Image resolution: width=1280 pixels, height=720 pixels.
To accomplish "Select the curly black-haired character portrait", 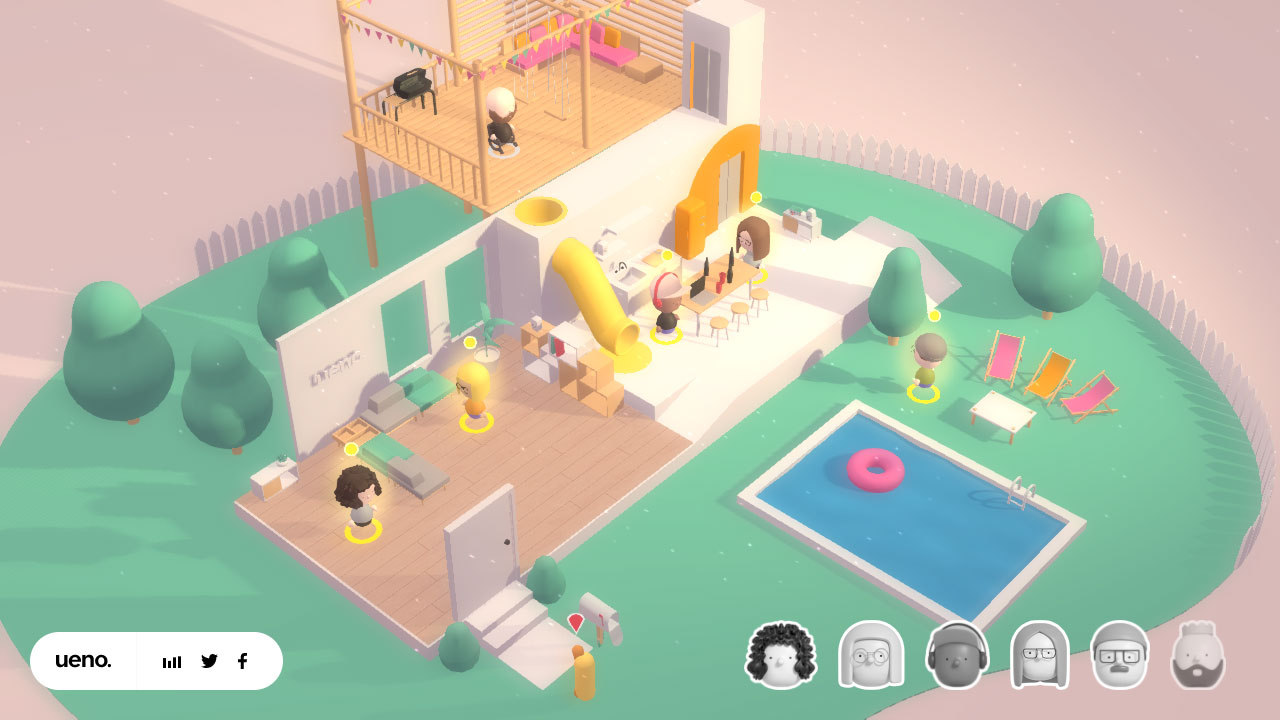I will point(781,656).
